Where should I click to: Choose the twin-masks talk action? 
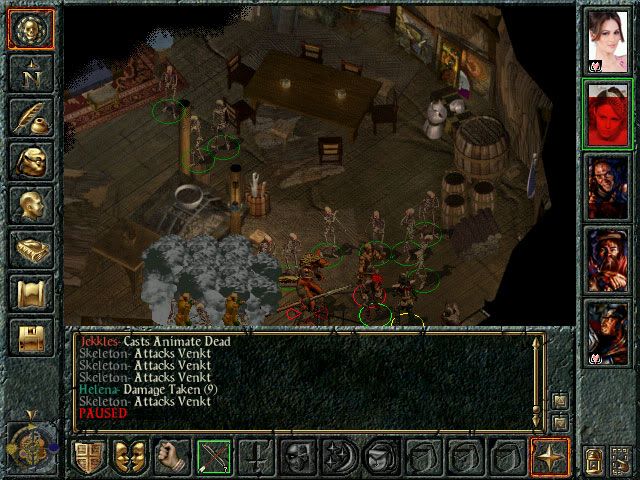(131, 457)
